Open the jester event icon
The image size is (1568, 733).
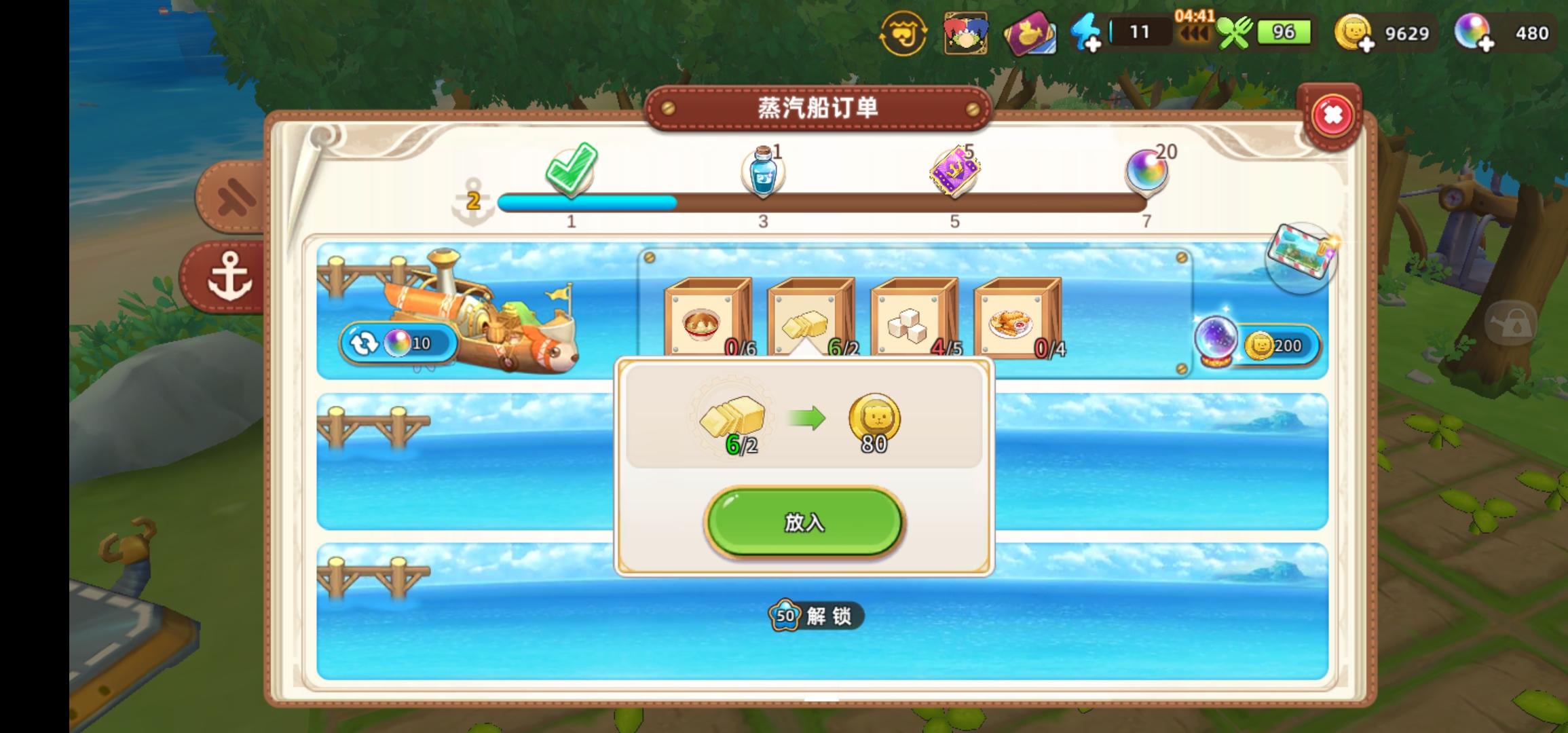click(967, 32)
